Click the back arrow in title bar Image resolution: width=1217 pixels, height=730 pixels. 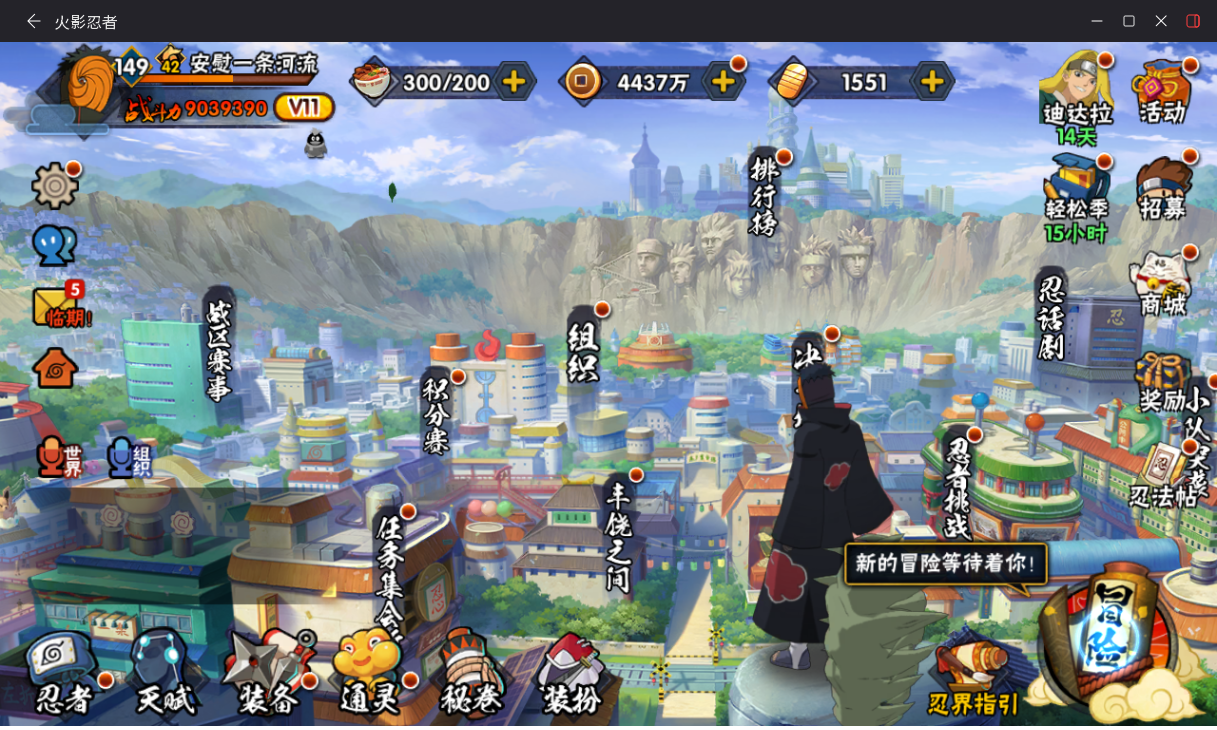pyautogui.click(x=34, y=21)
